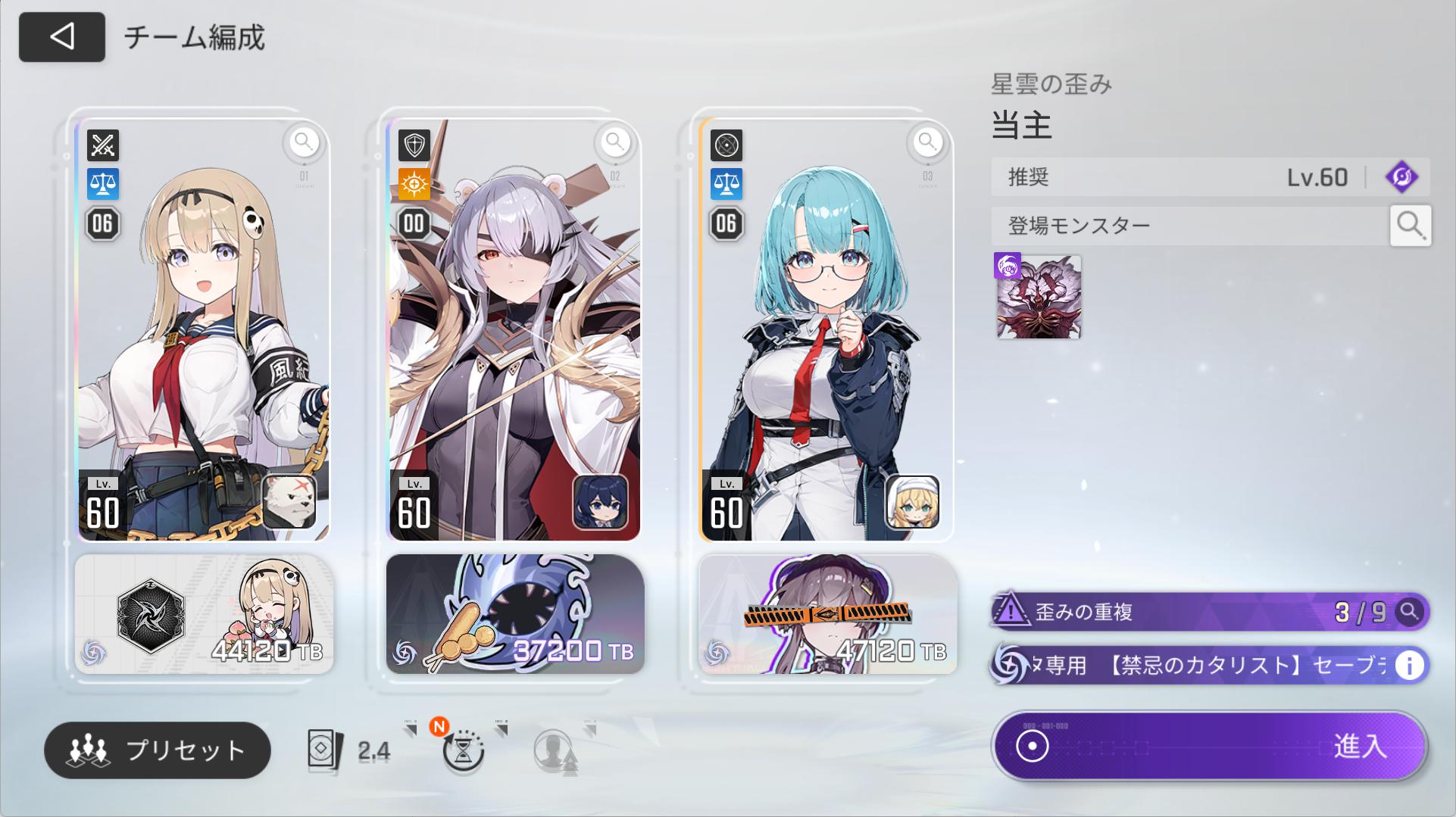Open the プリセット preset menu
This screenshot has height=817, width=1456.
[158, 750]
